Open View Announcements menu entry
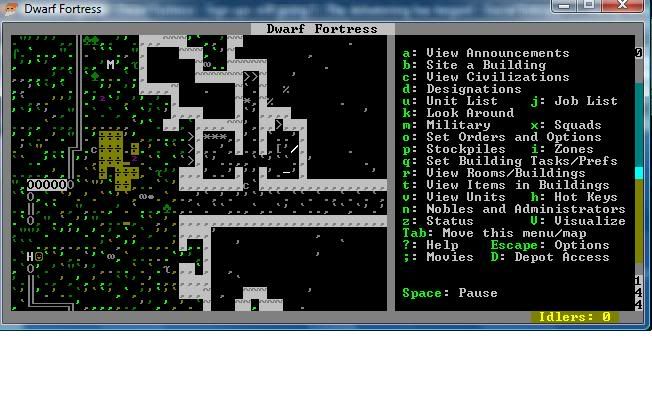 [x=497, y=53]
